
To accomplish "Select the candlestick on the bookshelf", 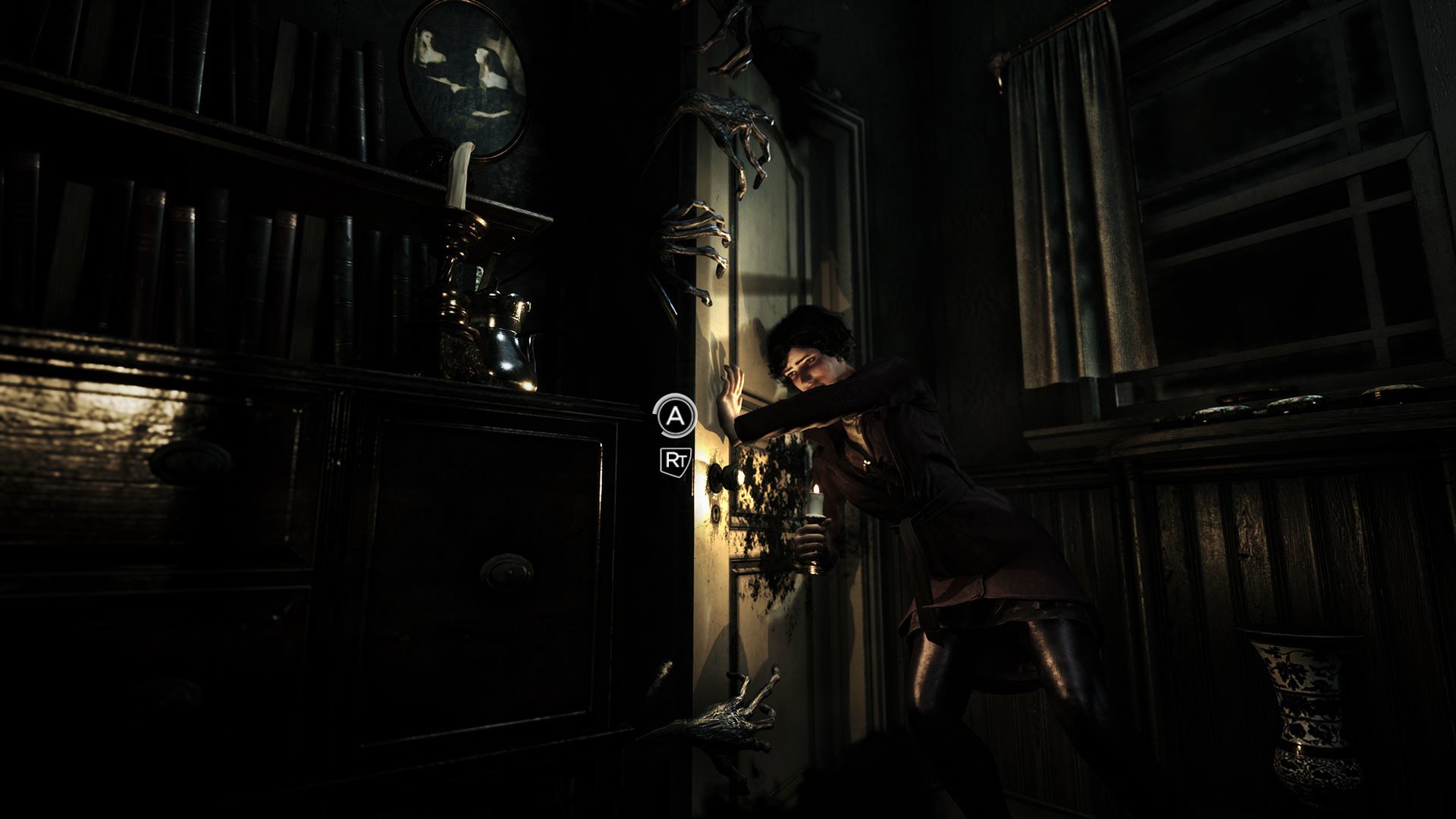I will pyautogui.click(x=457, y=227).
